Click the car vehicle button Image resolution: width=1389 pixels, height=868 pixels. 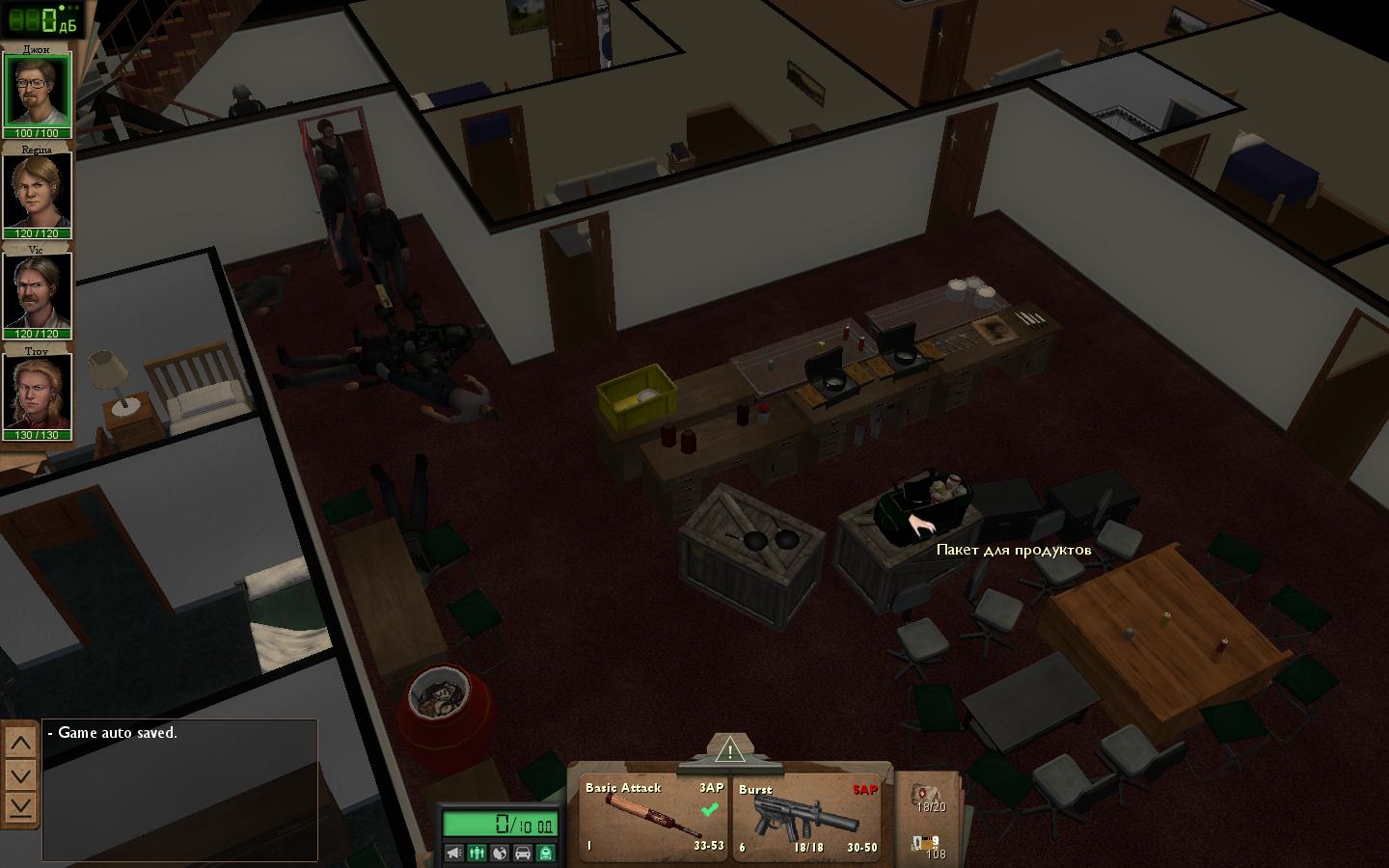[523, 853]
